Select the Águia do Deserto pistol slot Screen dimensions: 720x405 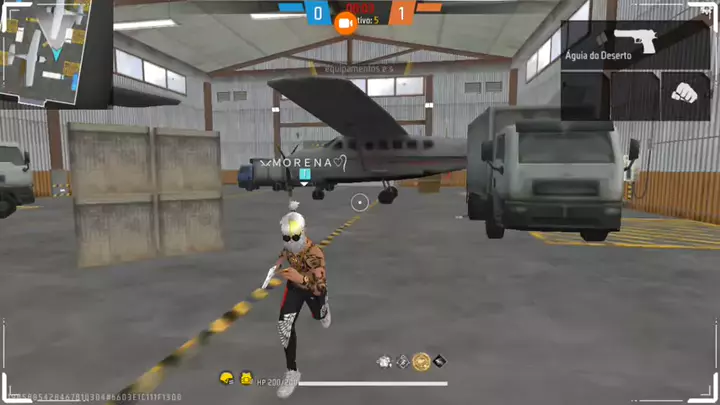coord(635,45)
